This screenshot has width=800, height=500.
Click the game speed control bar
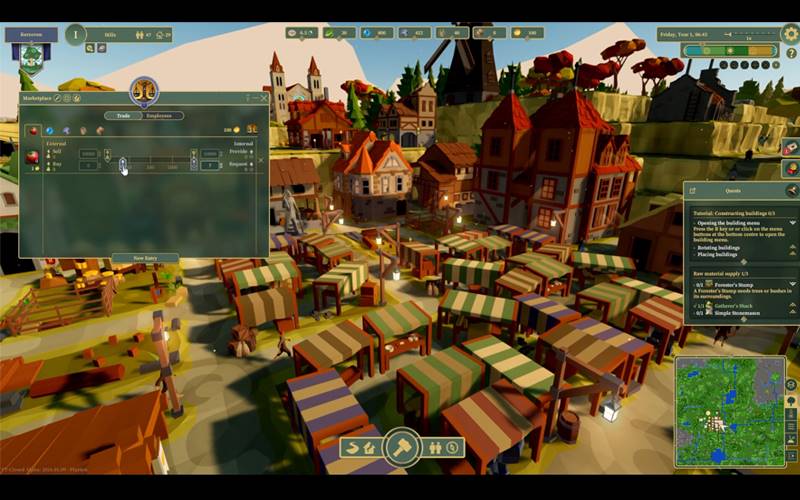tap(728, 50)
